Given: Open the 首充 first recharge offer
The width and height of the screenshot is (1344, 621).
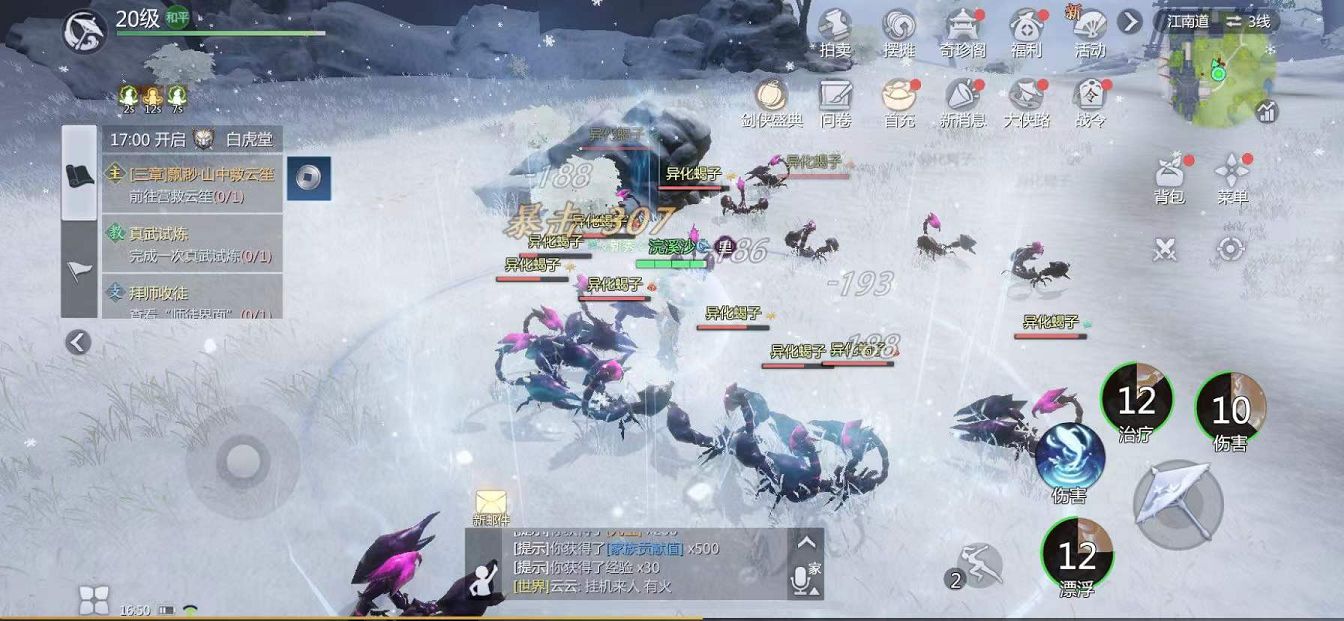Looking at the screenshot, I should coord(898,101).
